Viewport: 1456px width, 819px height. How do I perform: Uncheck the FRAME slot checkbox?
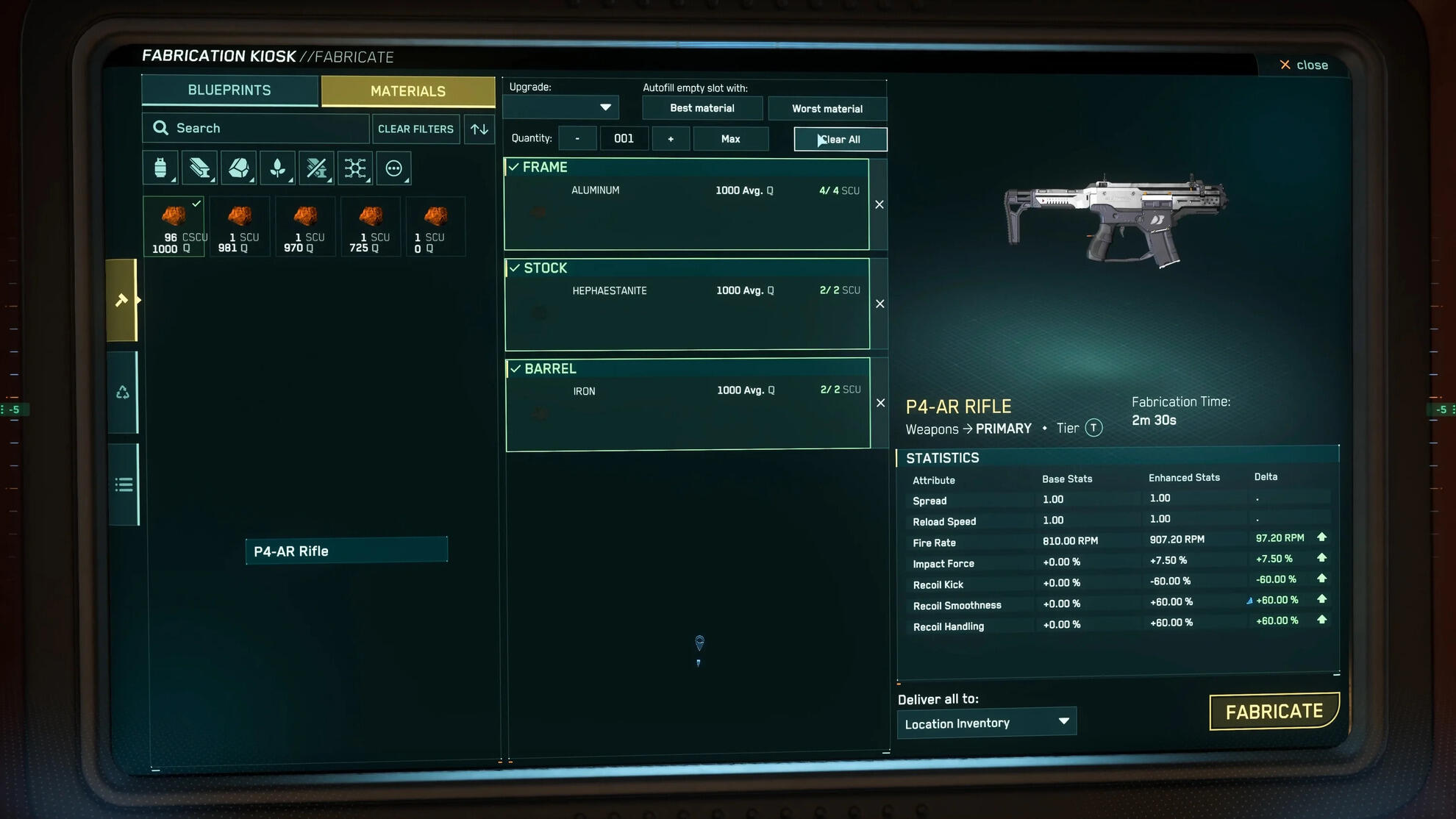click(x=515, y=167)
